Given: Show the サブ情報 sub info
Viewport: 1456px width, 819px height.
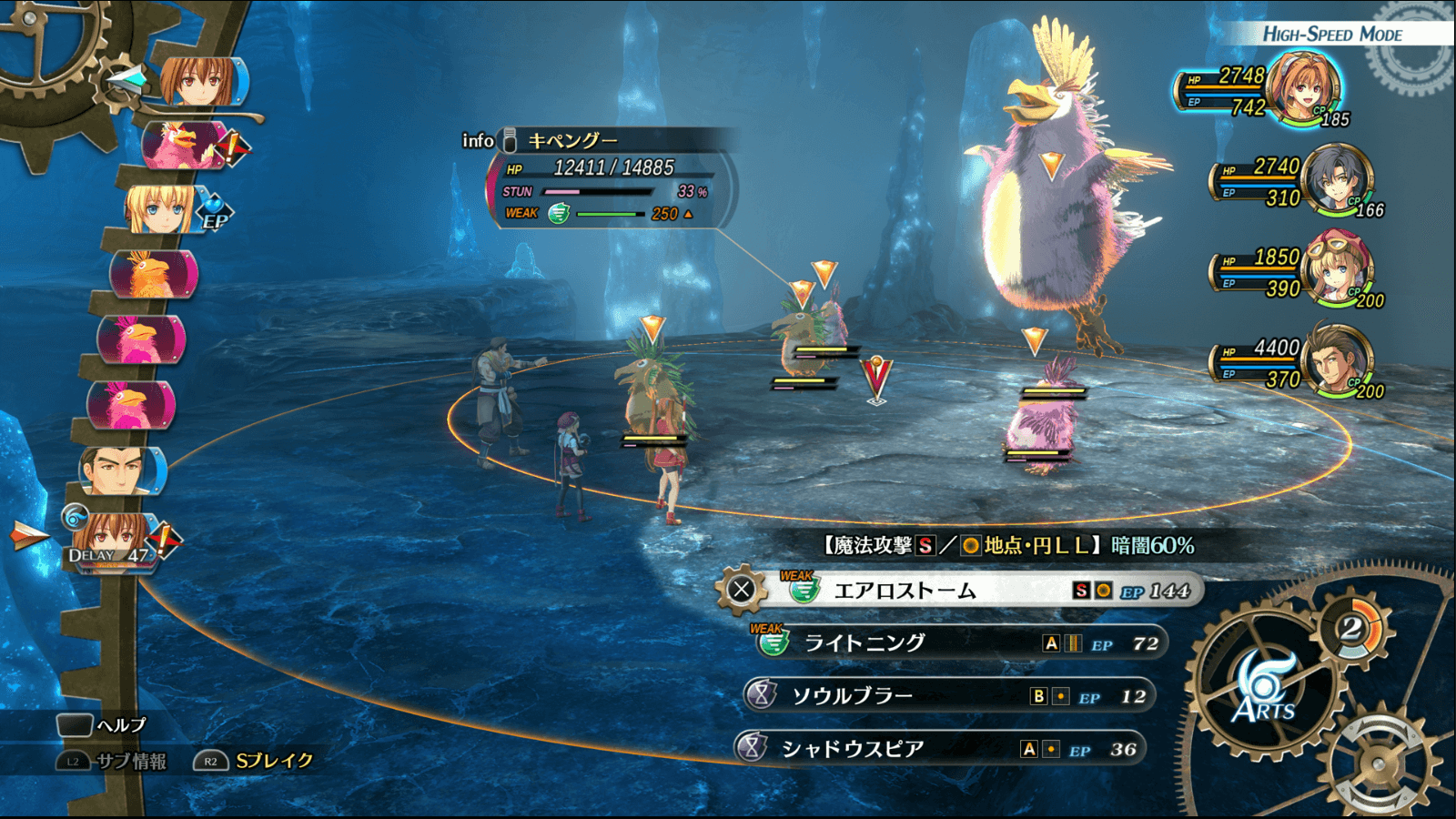Looking at the screenshot, I should [x=114, y=761].
